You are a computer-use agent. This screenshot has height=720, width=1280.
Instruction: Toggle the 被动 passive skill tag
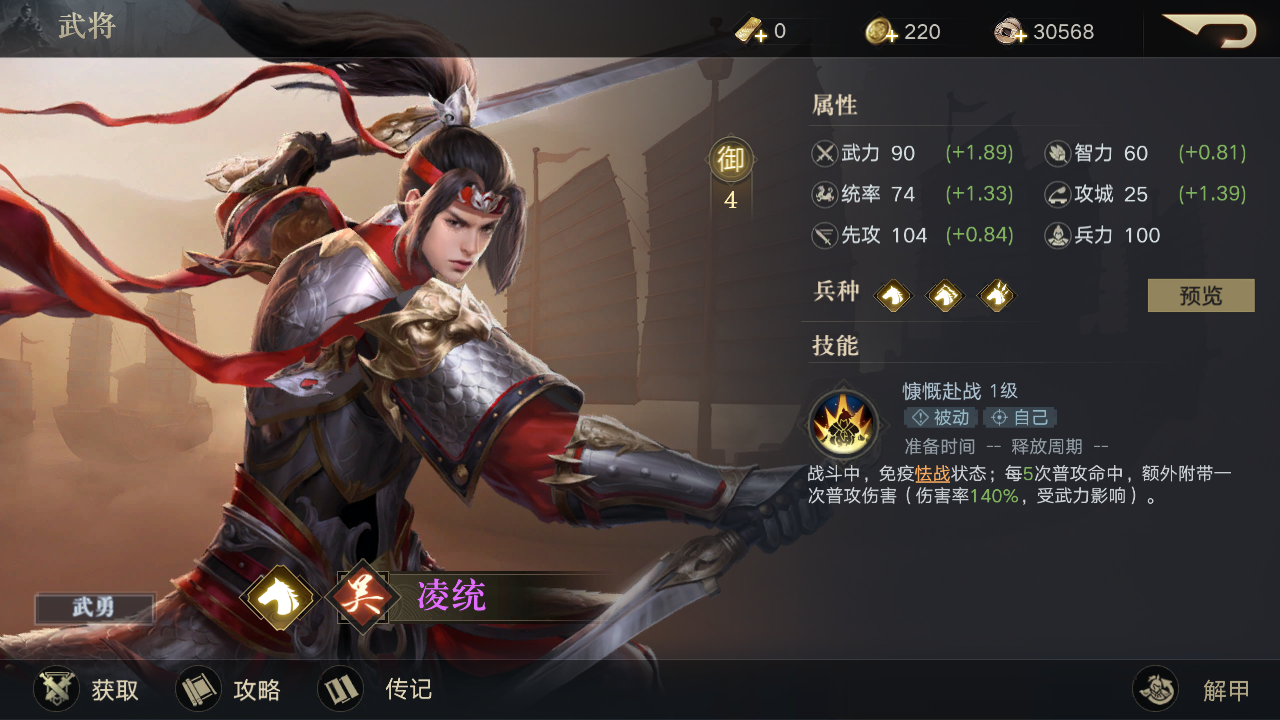pos(941,418)
